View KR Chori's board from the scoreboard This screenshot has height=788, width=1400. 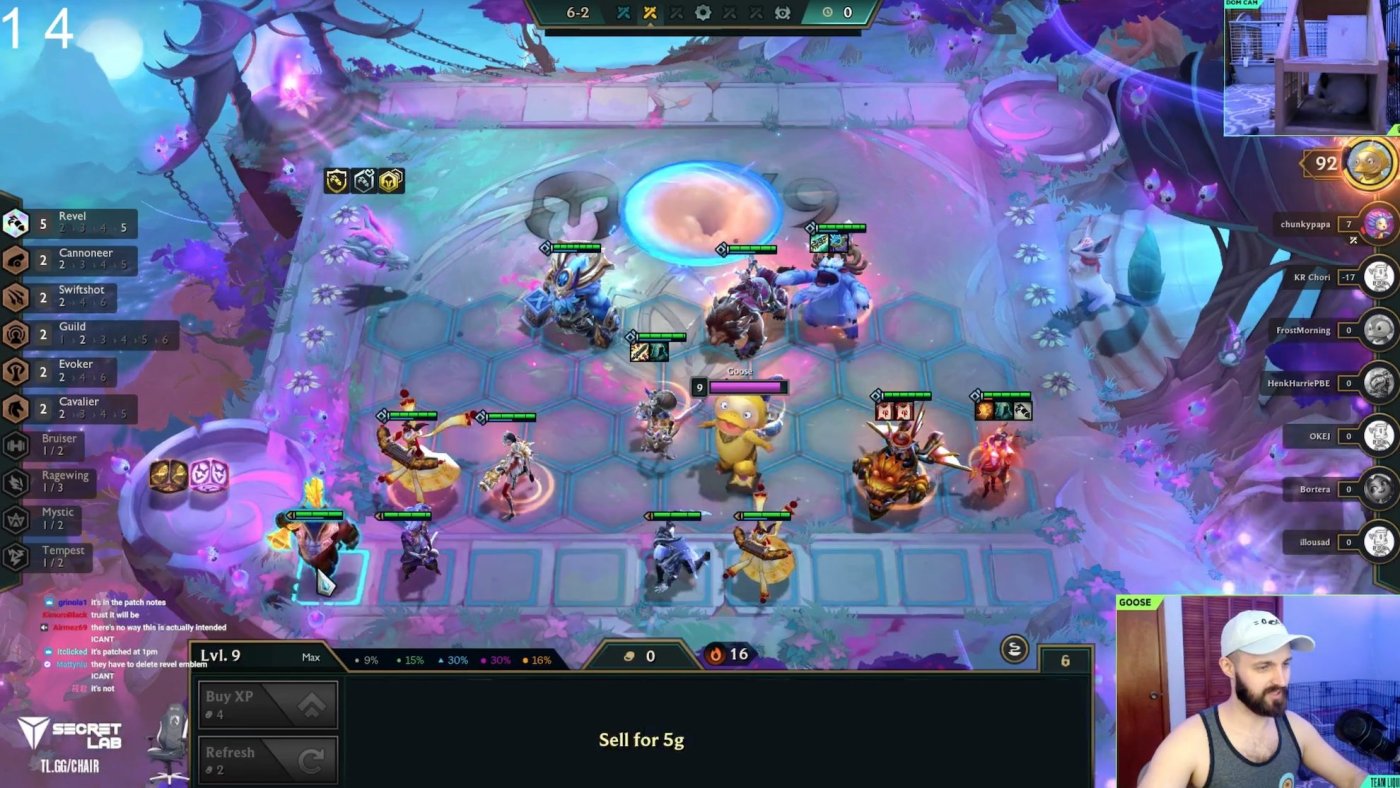point(1380,277)
